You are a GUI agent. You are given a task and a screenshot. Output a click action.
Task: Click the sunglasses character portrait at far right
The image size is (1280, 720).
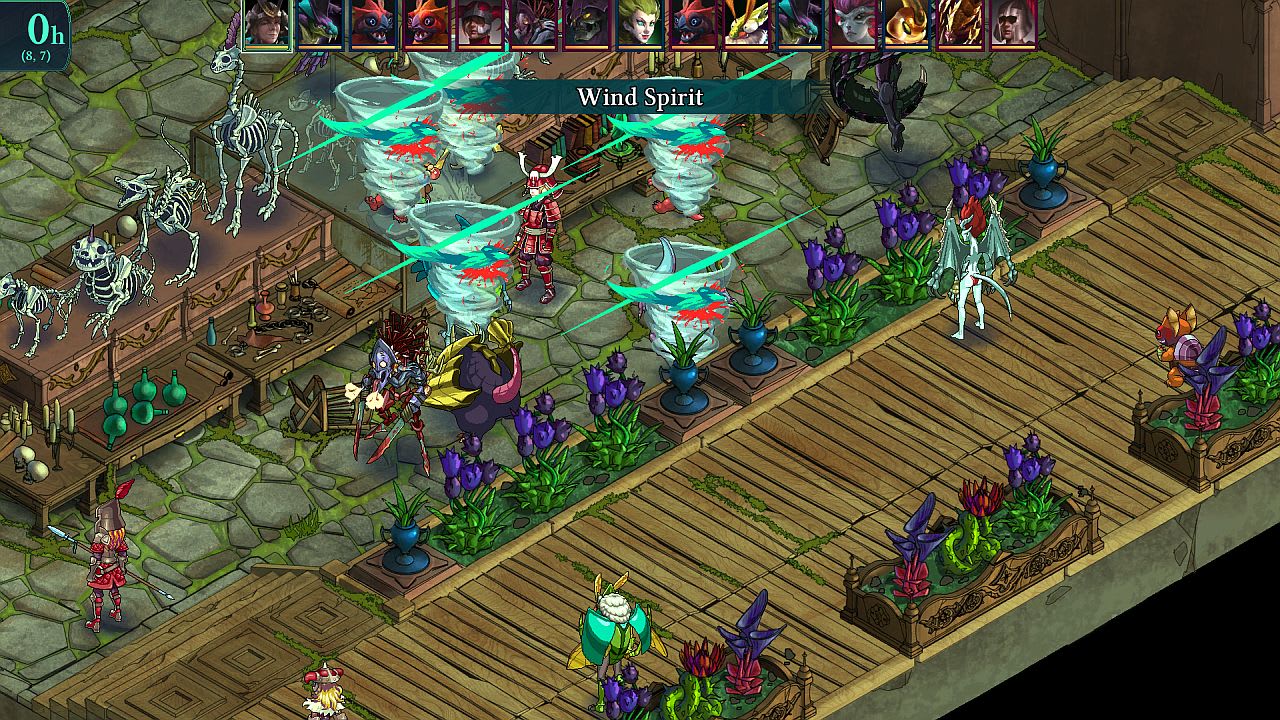(x=1012, y=24)
